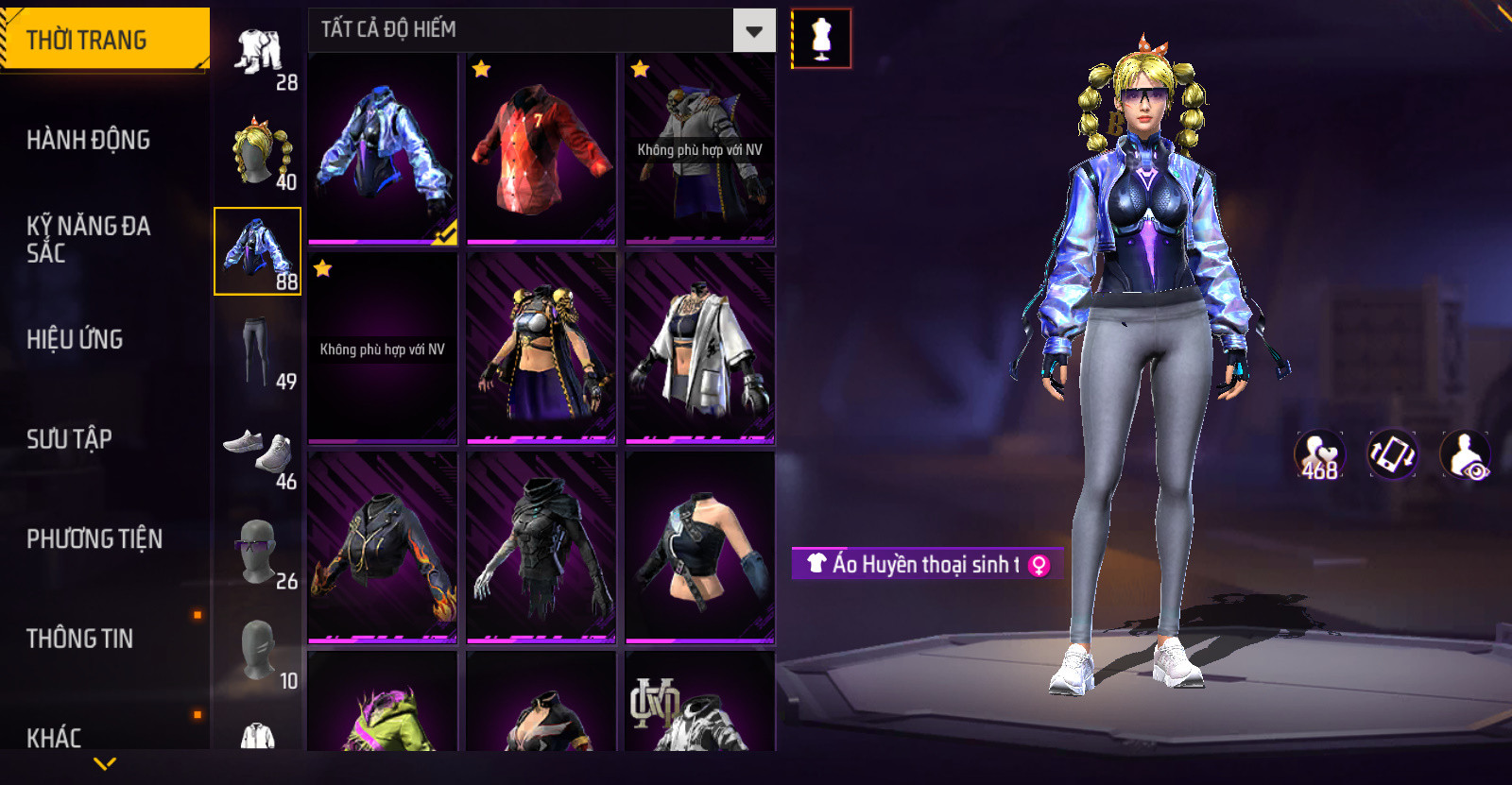Choose the blonde hair category icon

click(x=259, y=152)
